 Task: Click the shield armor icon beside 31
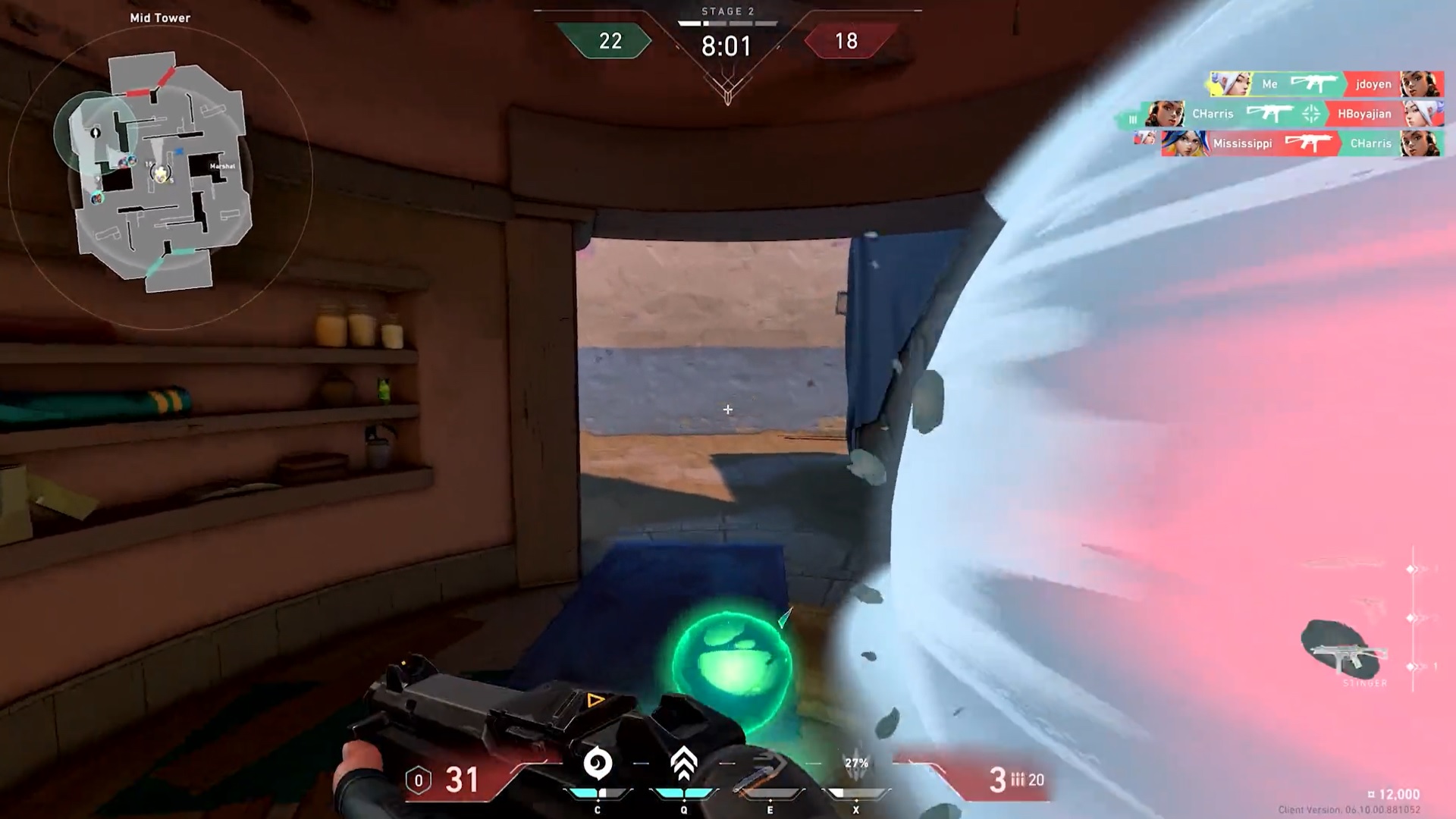[419, 778]
